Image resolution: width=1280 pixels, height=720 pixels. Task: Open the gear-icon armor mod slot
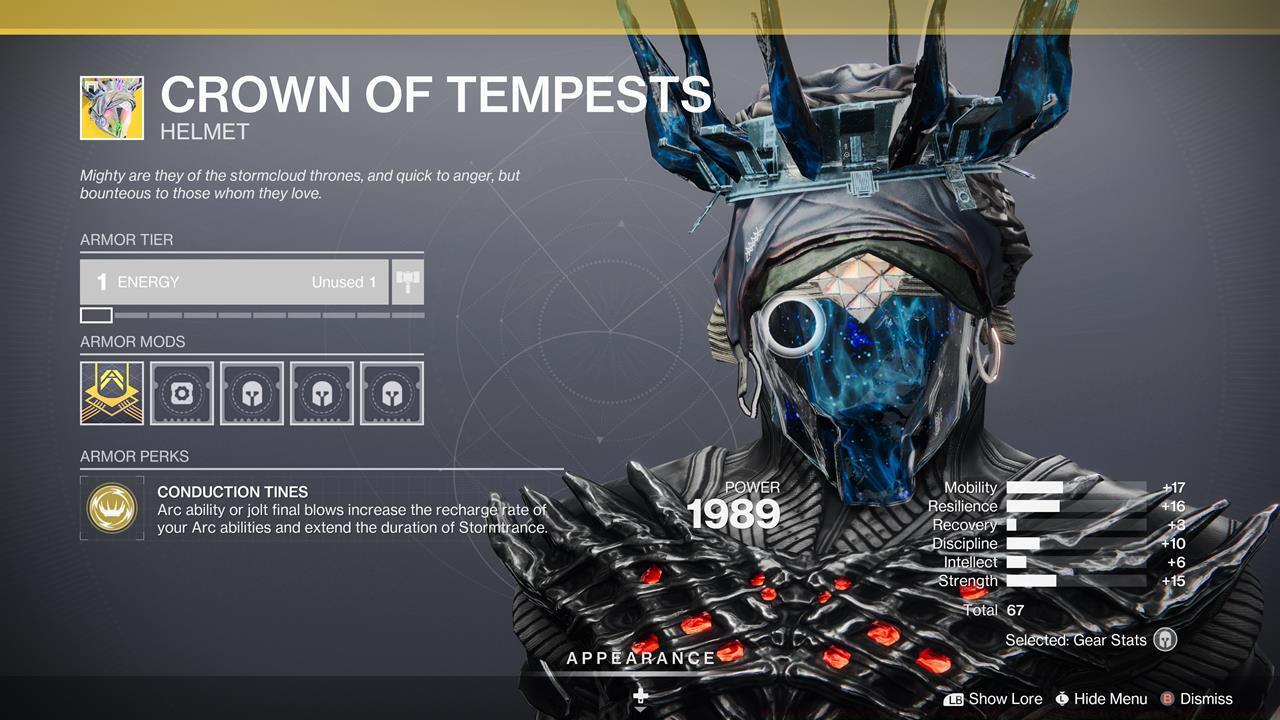[x=181, y=393]
